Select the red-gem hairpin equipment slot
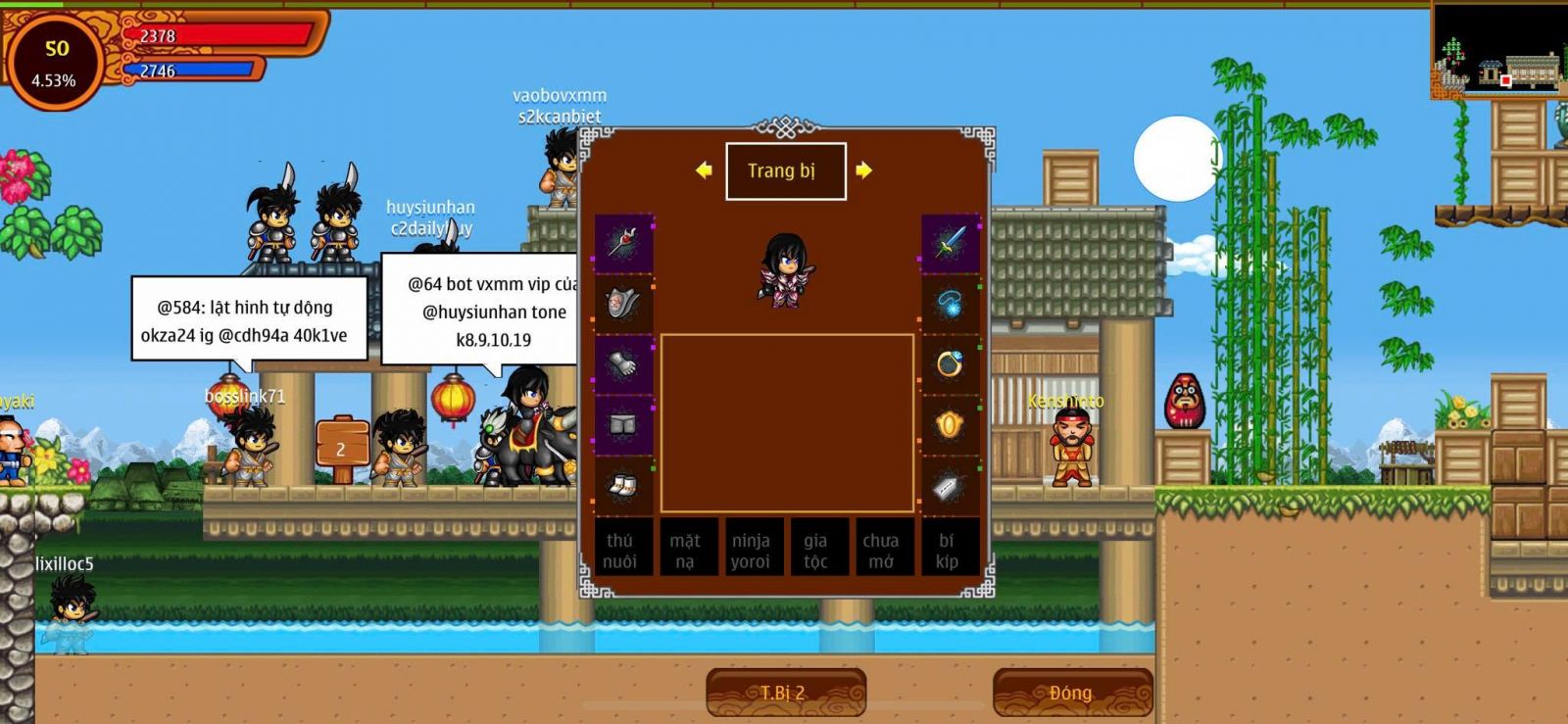The image size is (1568, 724). coord(623,243)
